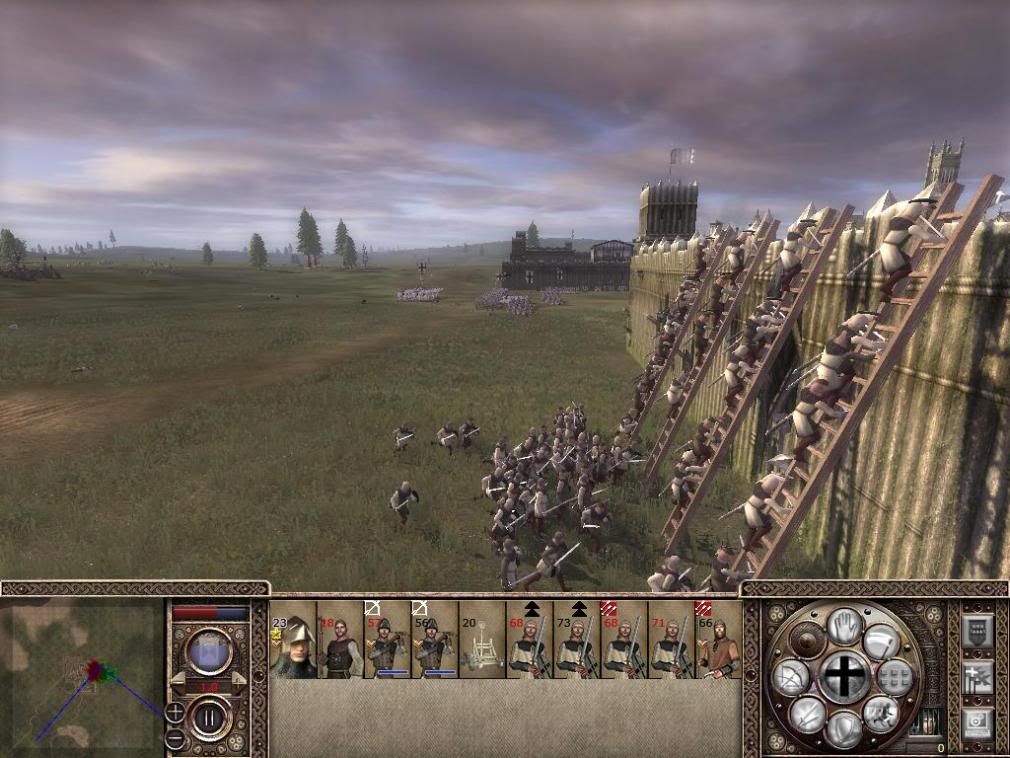The width and height of the screenshot is (1010, 758).
Task: Zoom in the minimap with plus button
Action: (x=174, y=712)
